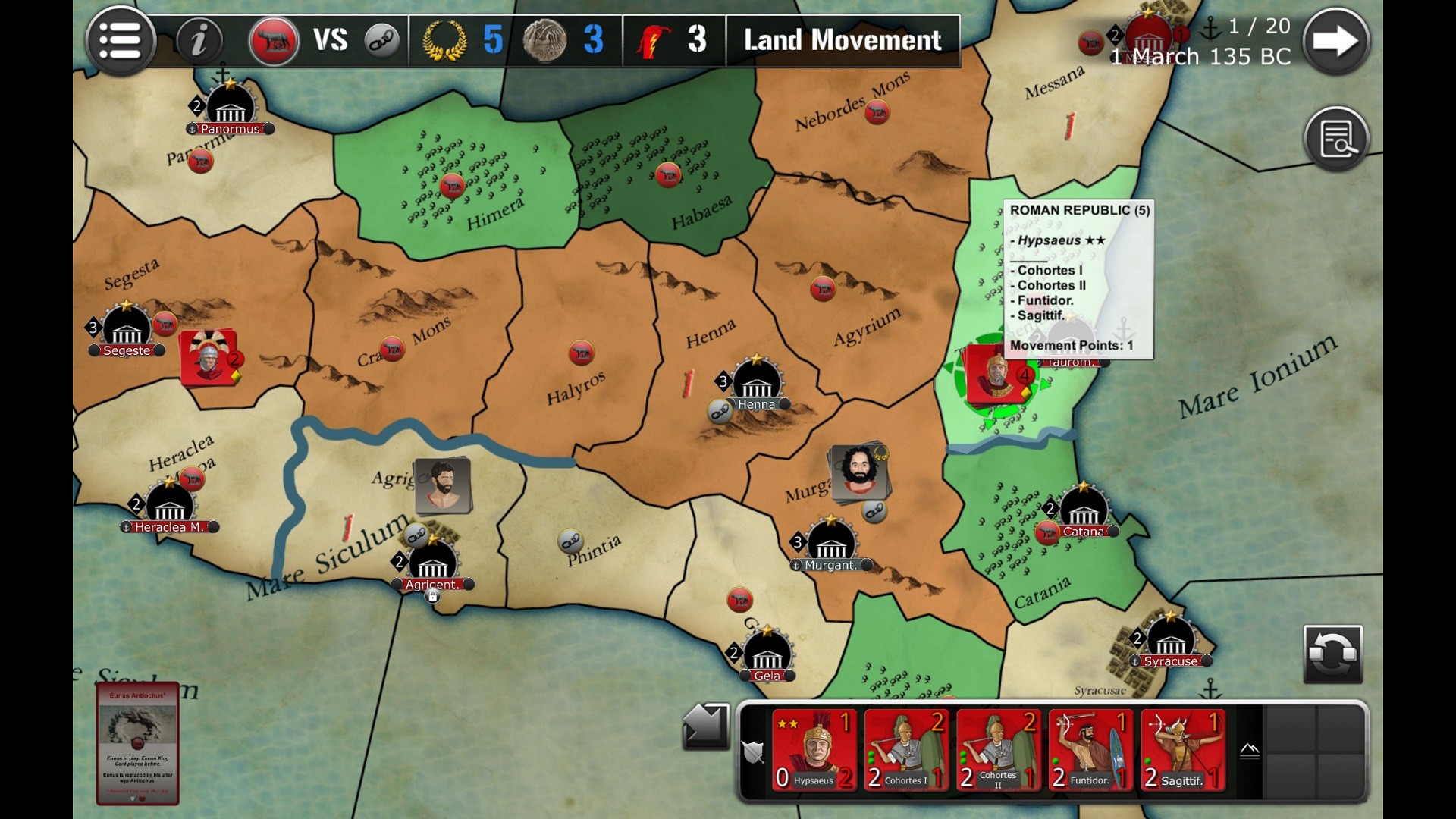Open the magnifier report icon top right
Viewport: 1456px width, 819px height.
(1337, 138)
